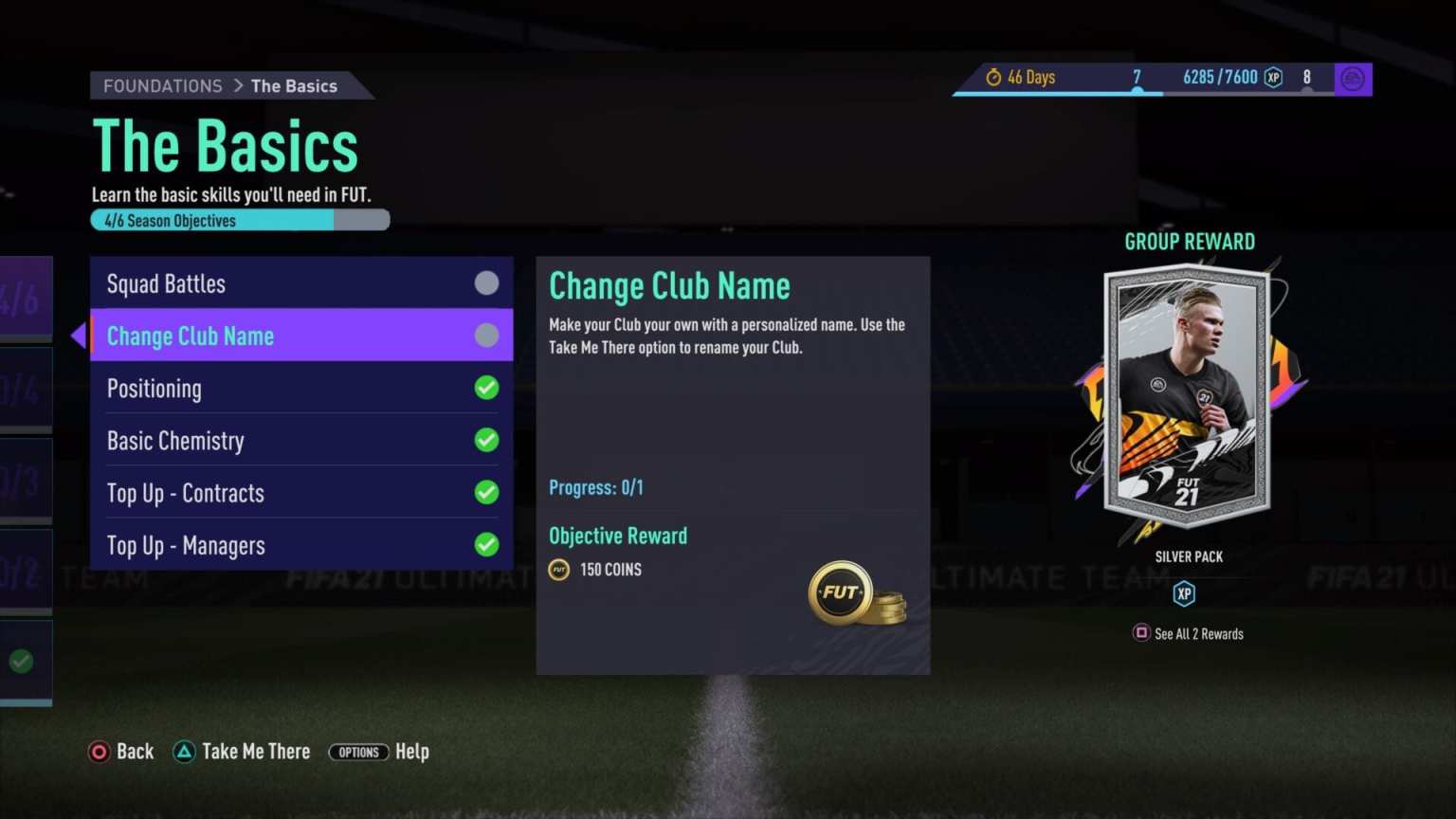The width and height of the screenshot is (1456, 819).
Task: View the Silver Pack group reward card
Action: [x=1187, y=394]
